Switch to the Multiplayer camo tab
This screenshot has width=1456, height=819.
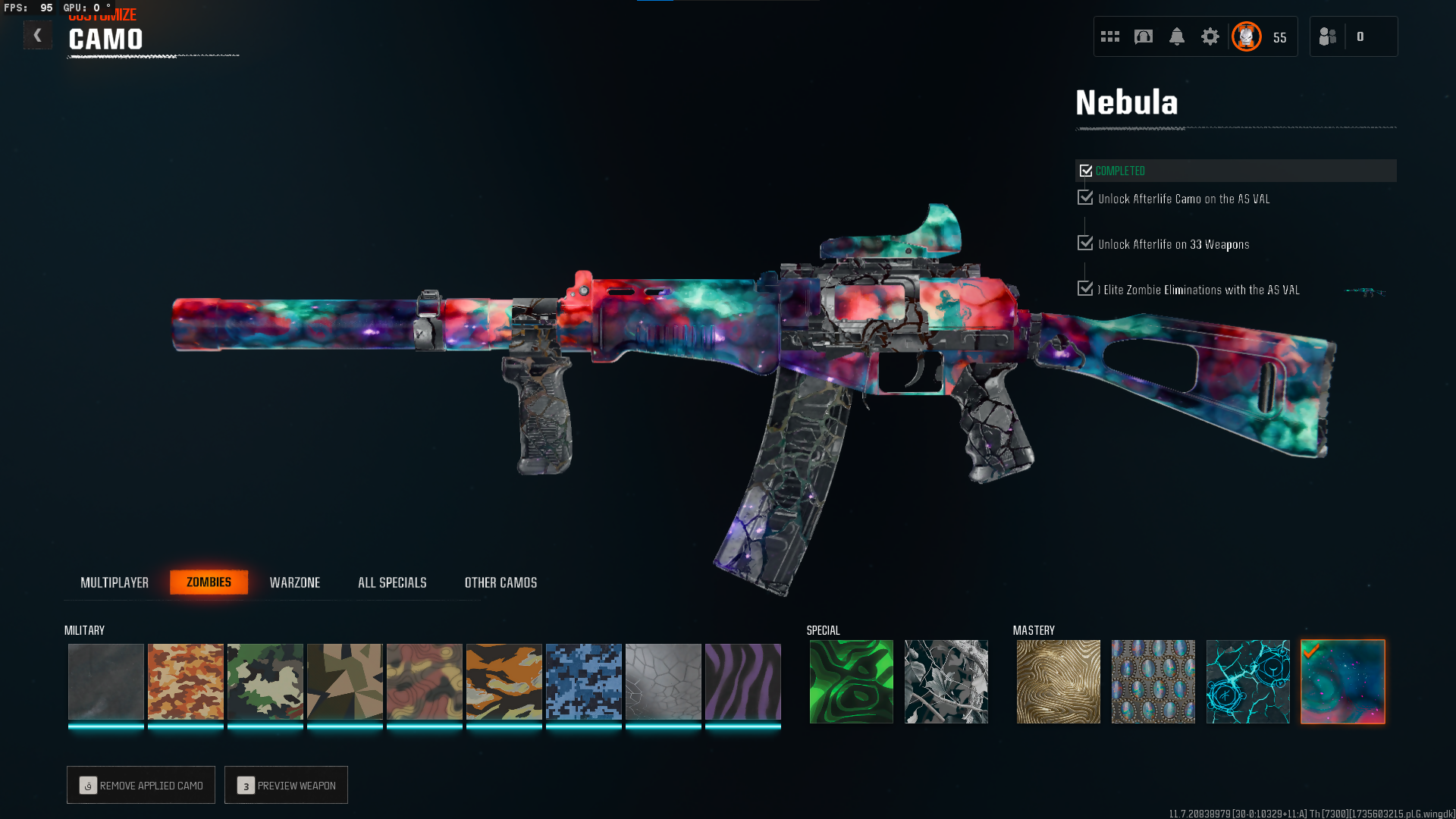(x=115, y=582)
